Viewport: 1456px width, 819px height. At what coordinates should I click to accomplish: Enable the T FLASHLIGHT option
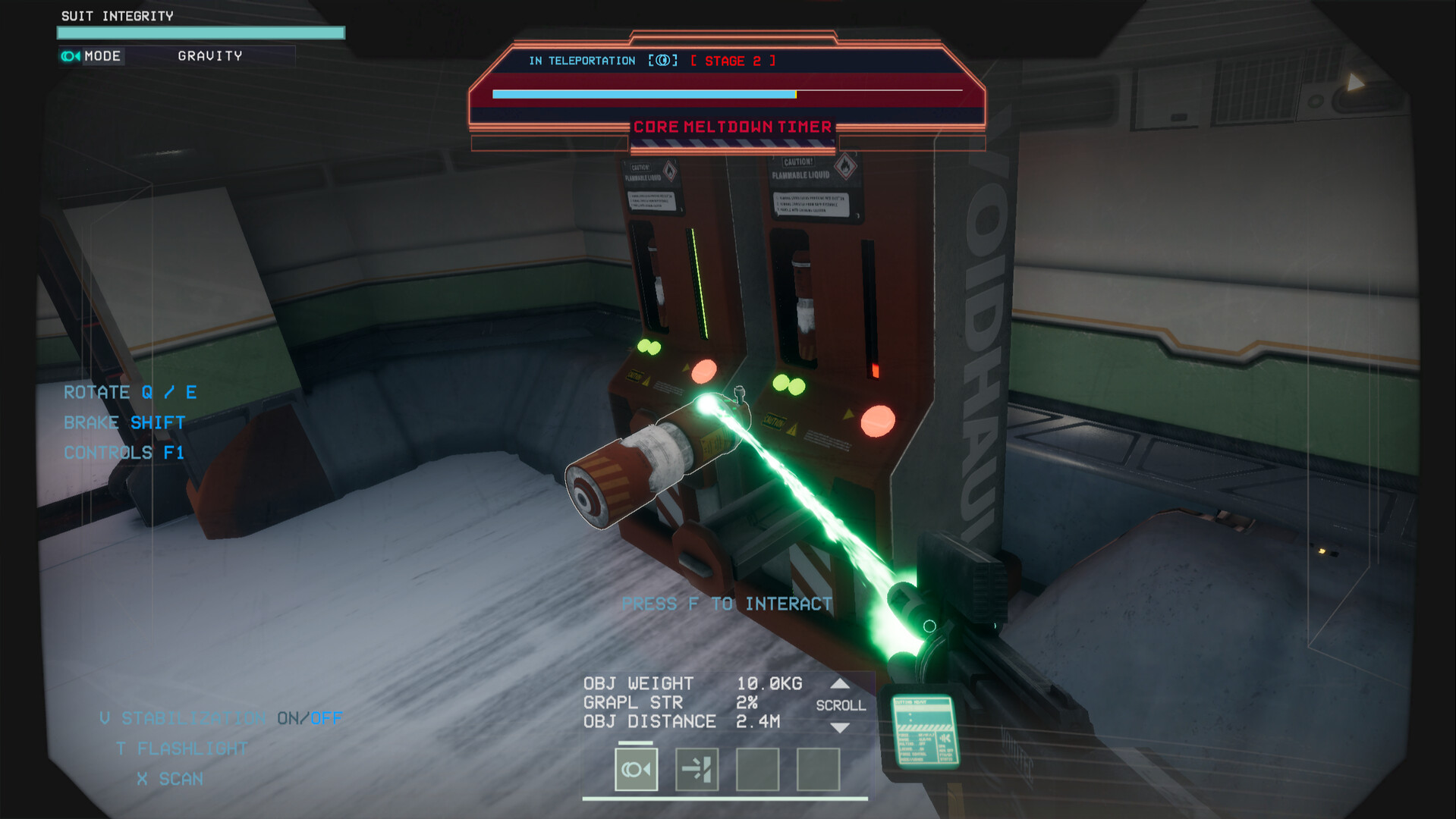(x=182, y=748)
